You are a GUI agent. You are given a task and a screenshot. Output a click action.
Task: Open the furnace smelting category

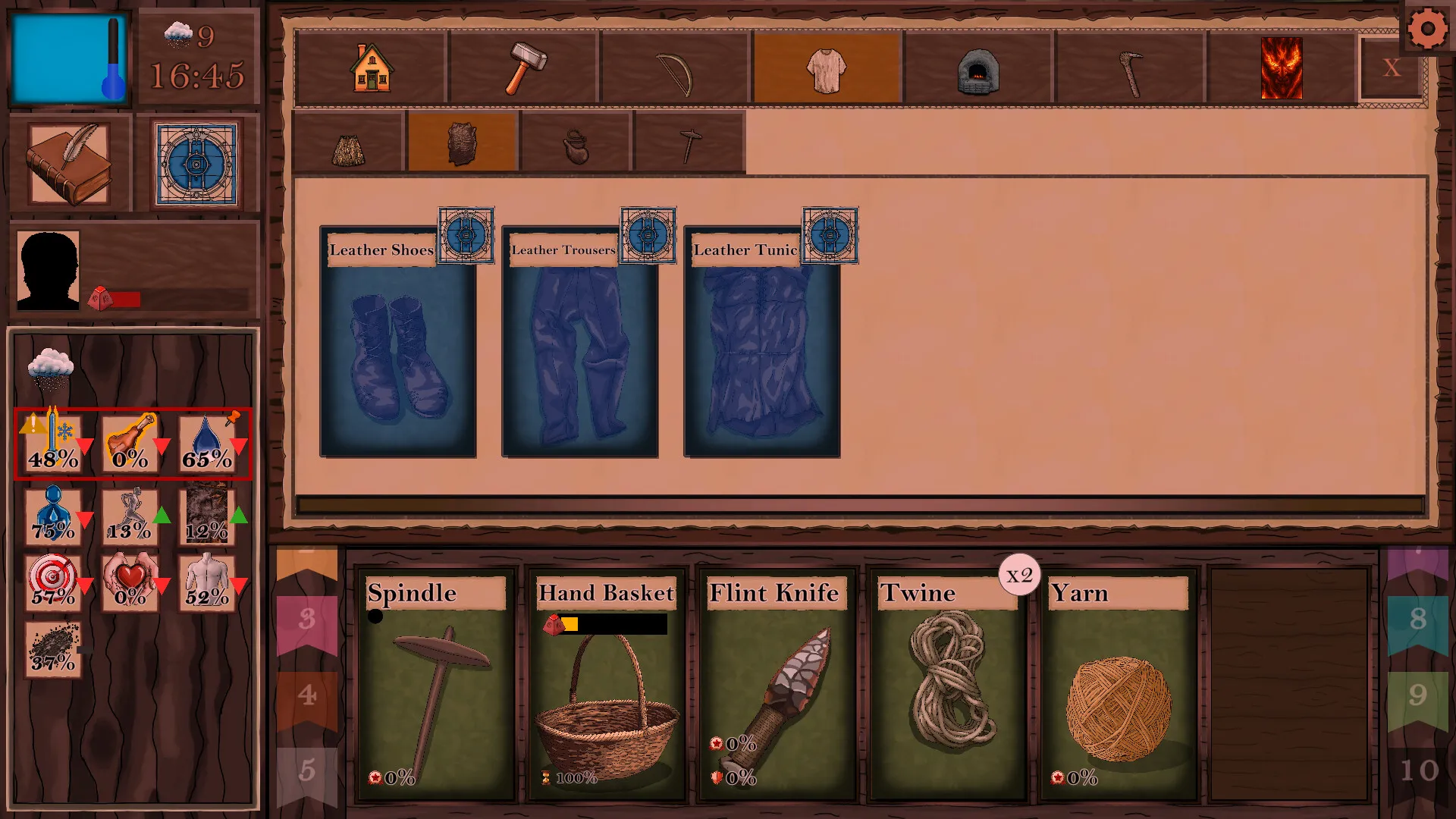coord(976,67)
